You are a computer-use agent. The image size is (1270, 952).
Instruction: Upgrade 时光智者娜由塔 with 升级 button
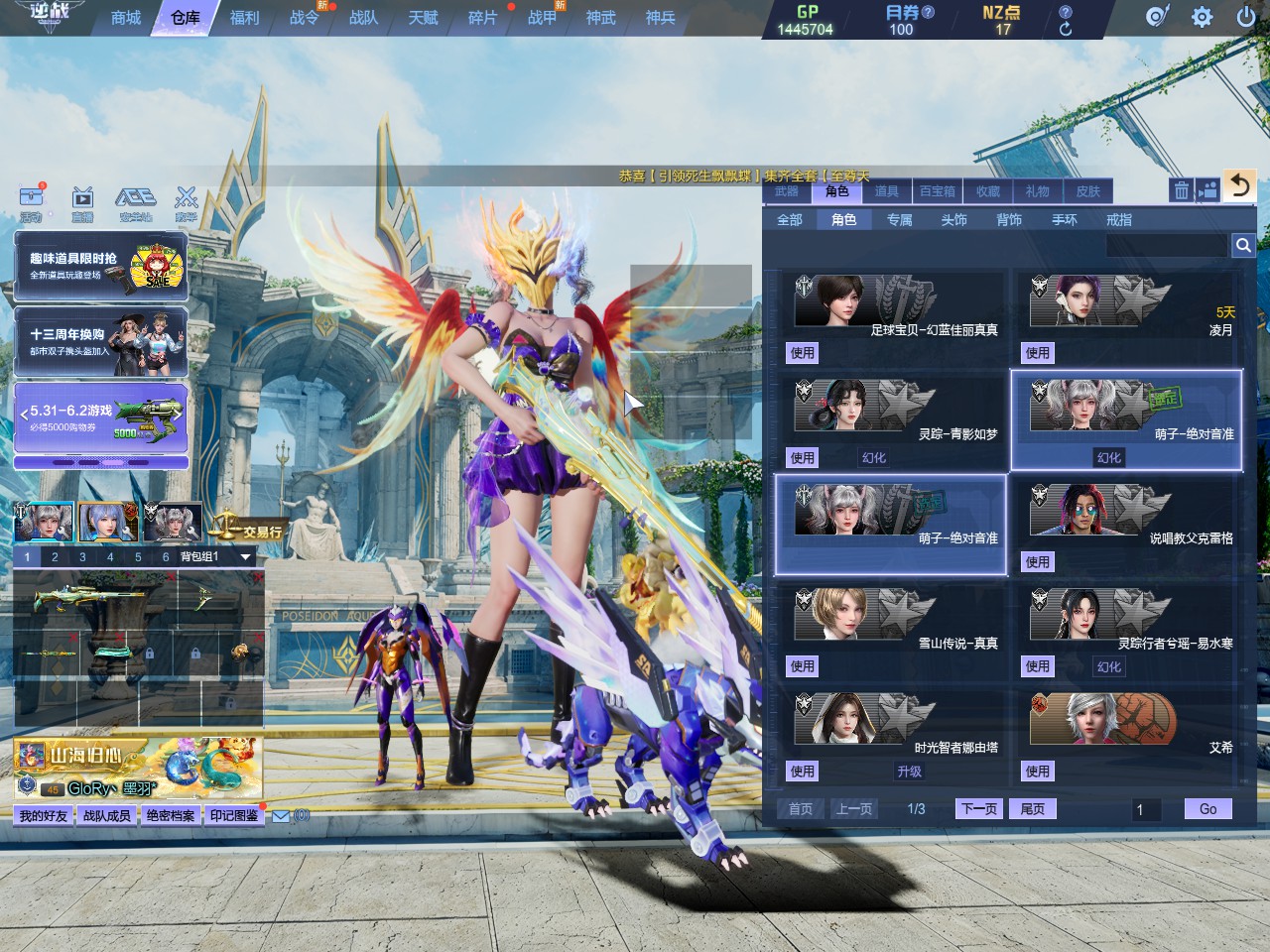point(909,772)
